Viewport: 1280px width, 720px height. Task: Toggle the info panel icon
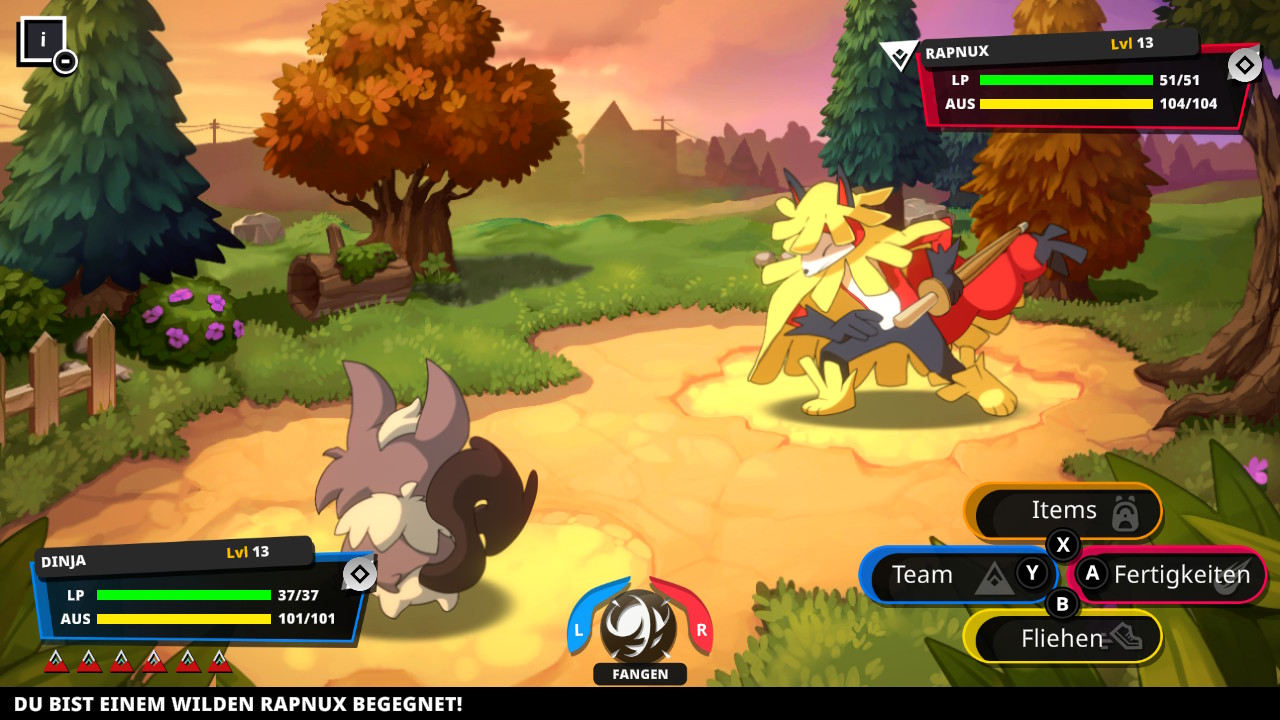[x=44, y=42]
